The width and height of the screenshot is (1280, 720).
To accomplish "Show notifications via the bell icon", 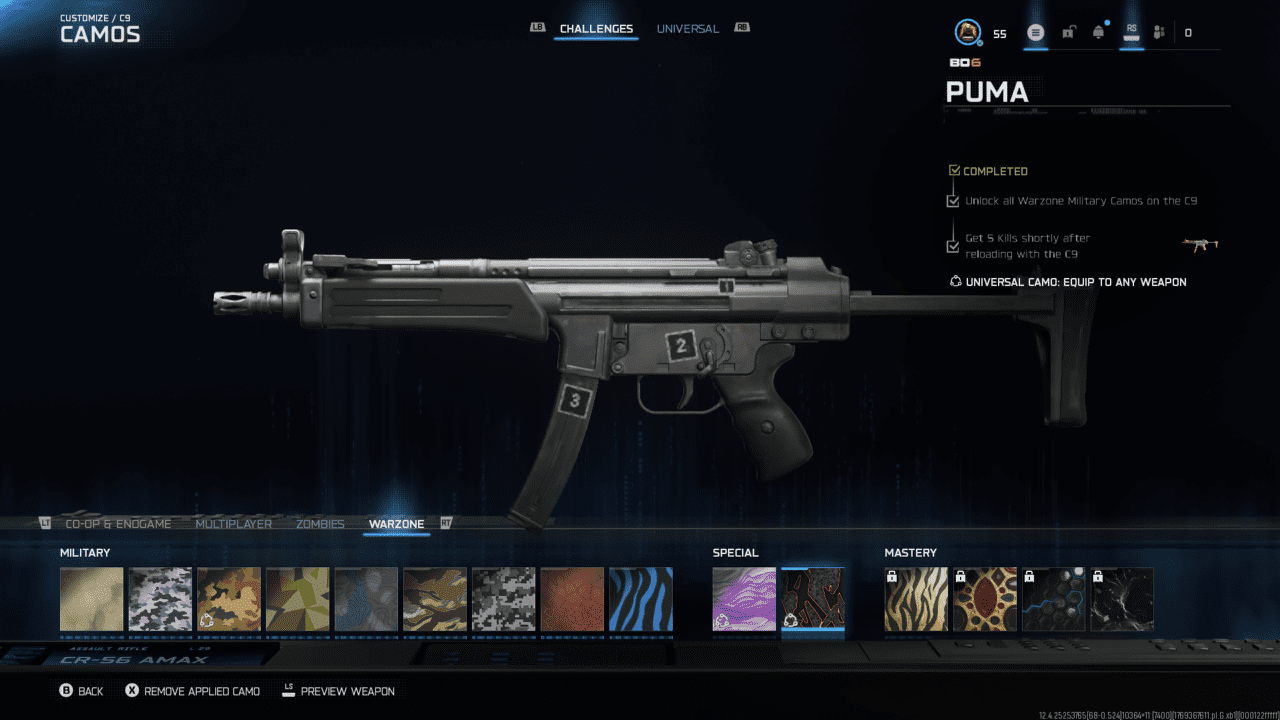I will (x=1099, y=33).
